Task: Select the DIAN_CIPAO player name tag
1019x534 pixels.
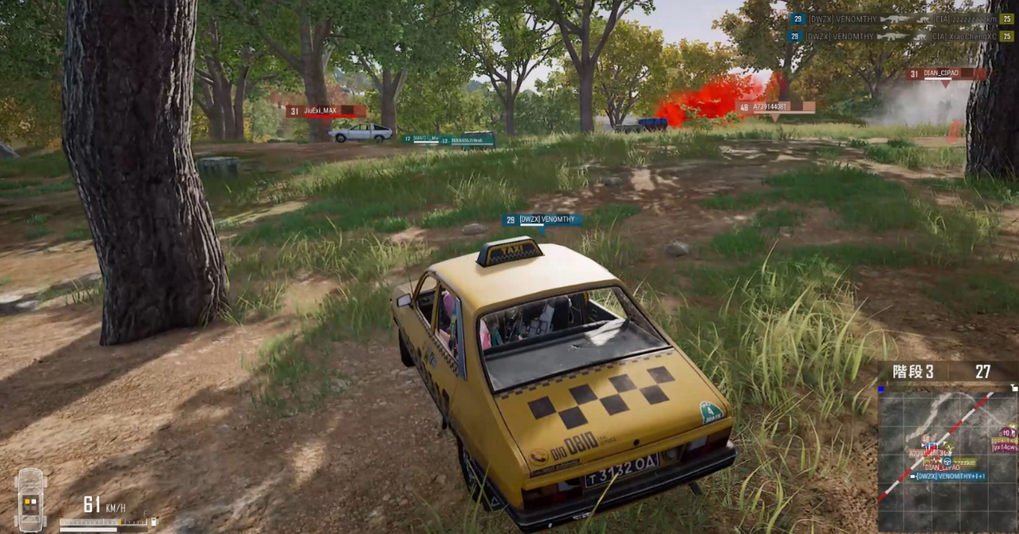Action: pos(943,74)
